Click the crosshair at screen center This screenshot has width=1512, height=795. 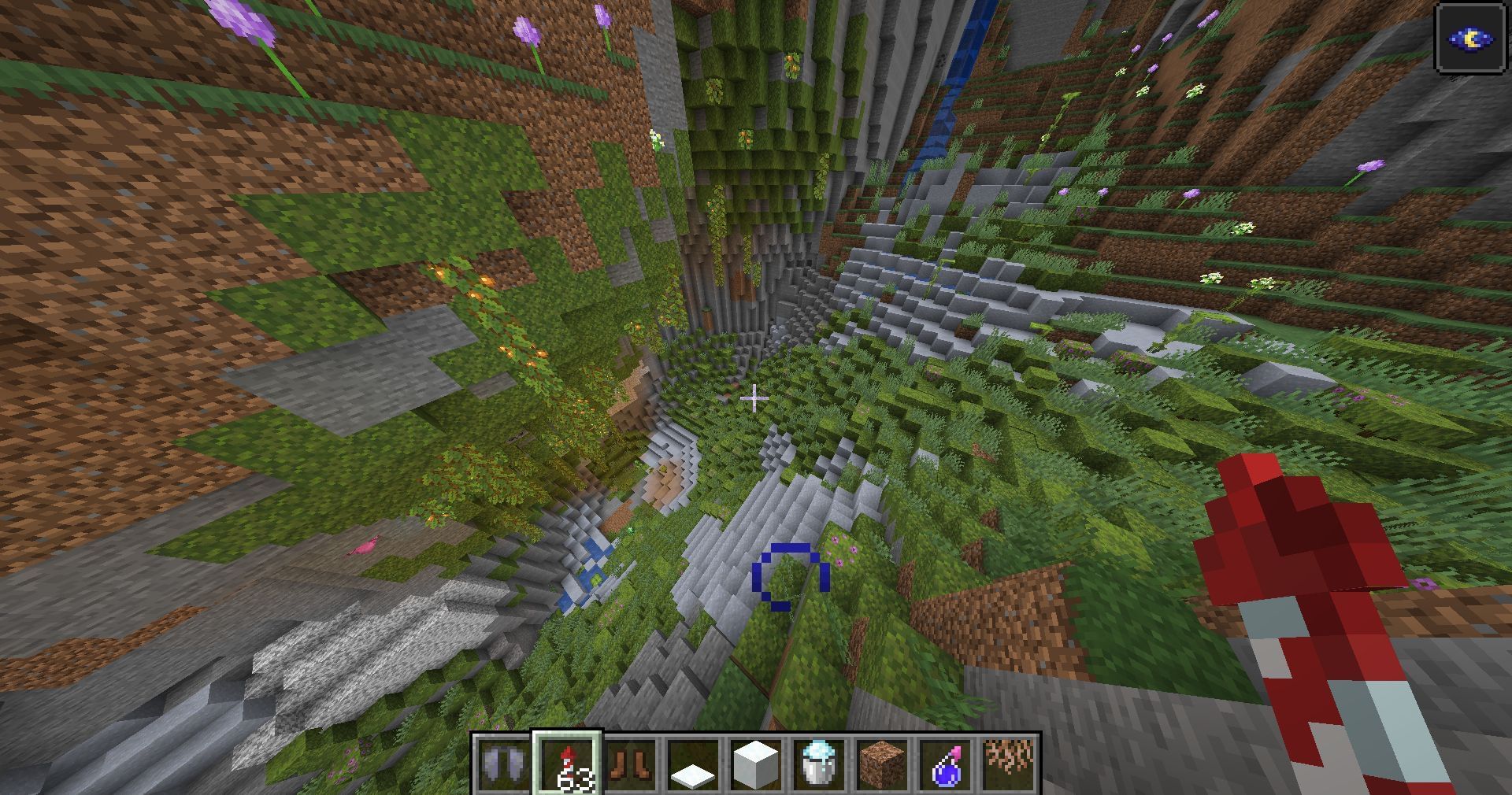(x=756, y=399)
